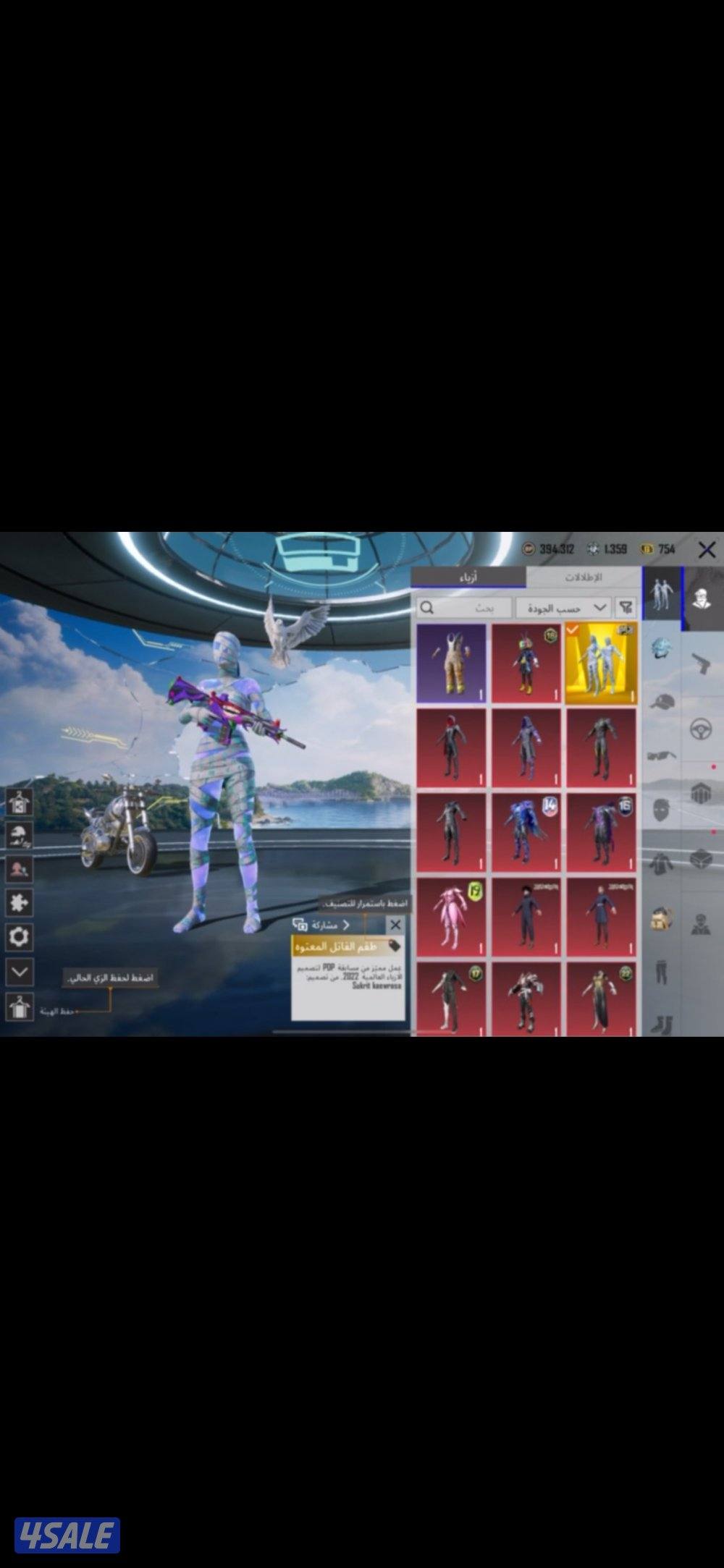Screen dimensions: 724x1568
Task: Collapse the left toolbar with the down arrow
Action: coord(19,972)
